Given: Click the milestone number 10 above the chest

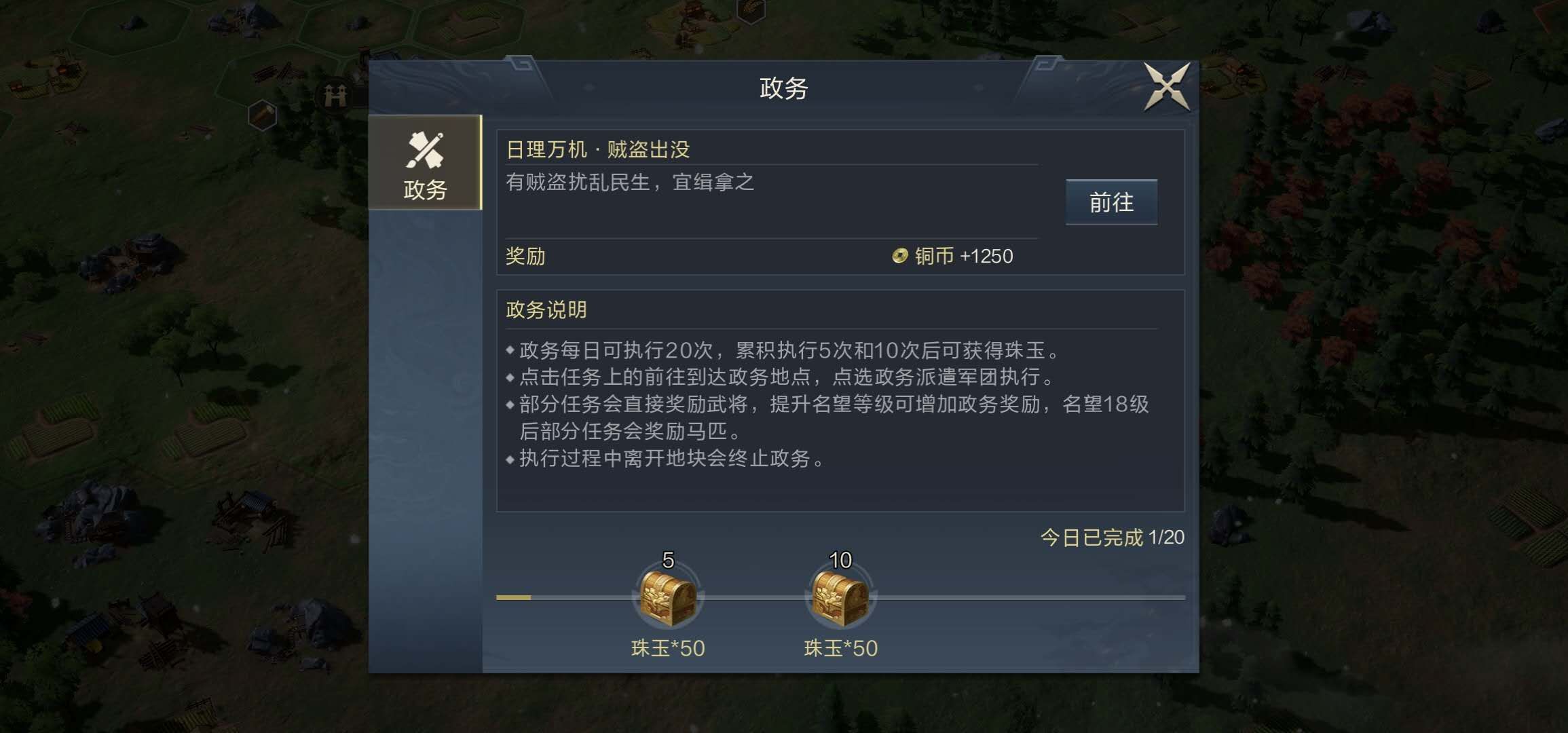Looking at the screenshot, I should point(842,561).
